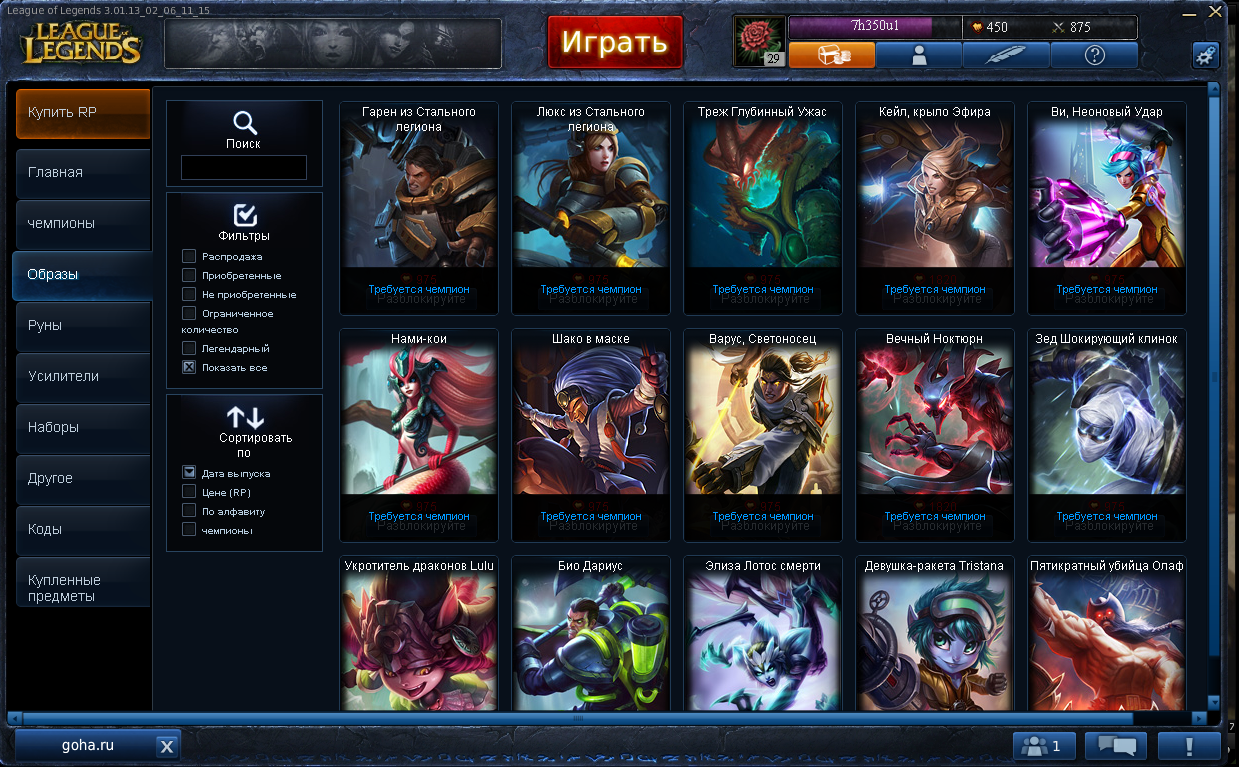
Task: Select the Руны category tab
Action: click(83, 326)
